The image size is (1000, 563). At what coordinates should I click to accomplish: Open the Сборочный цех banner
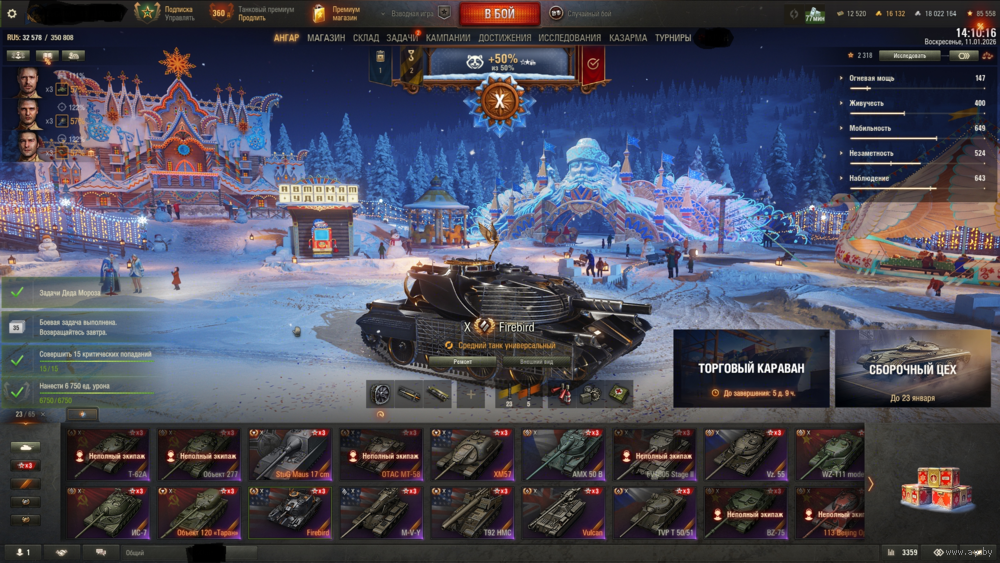point(913,368)
